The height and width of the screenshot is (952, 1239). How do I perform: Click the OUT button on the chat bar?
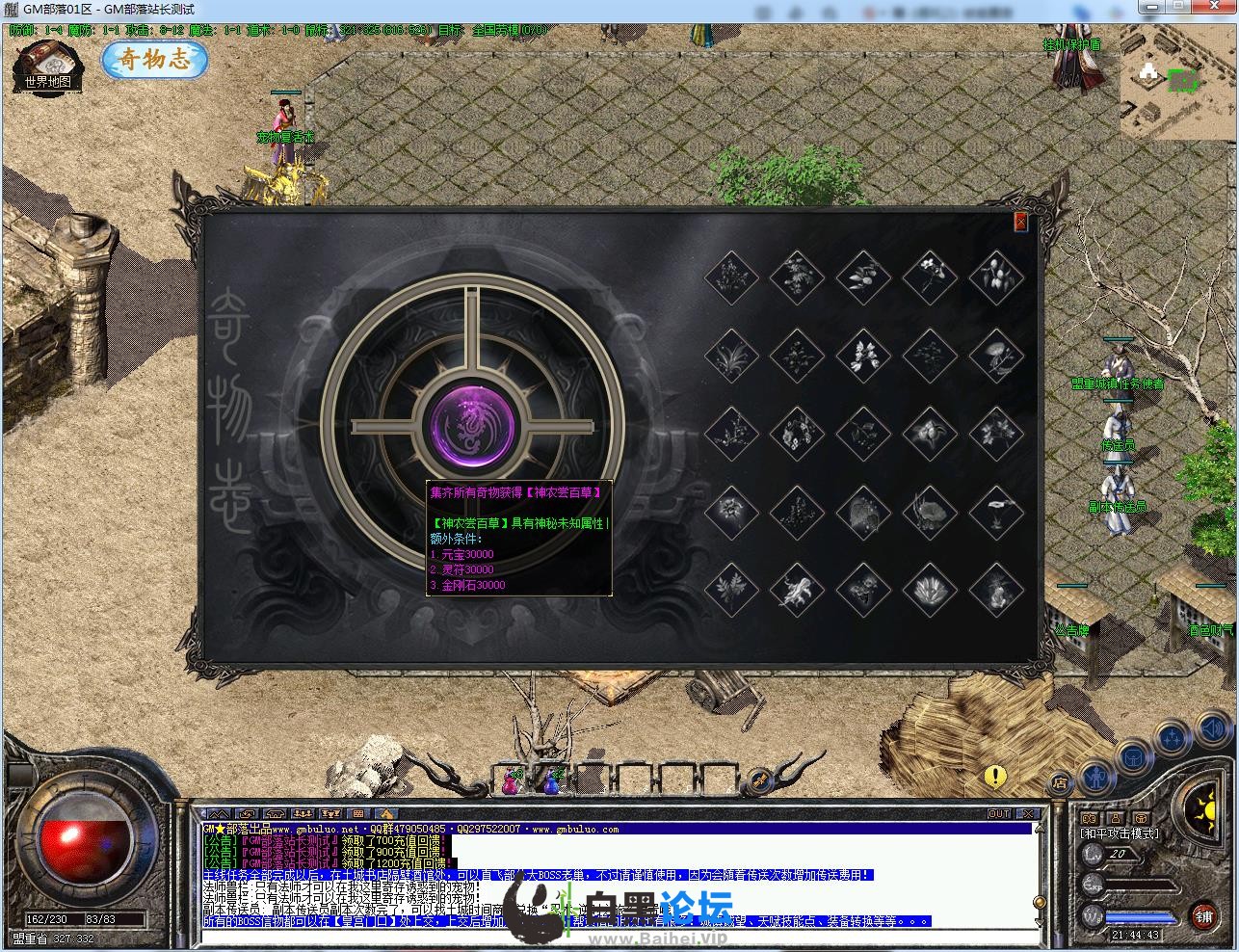pos(999,814)
